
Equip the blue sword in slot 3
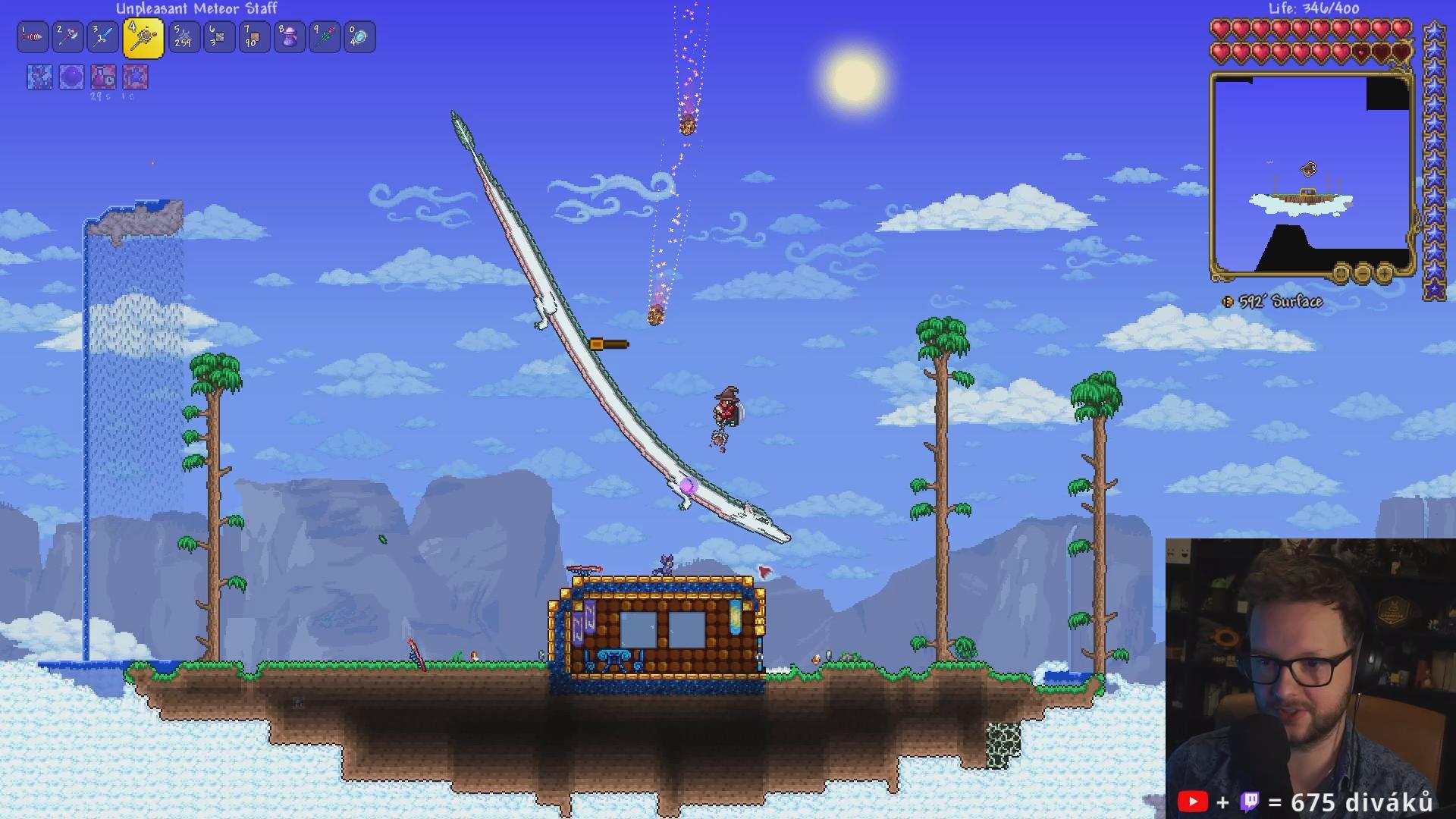click(103, 37)
